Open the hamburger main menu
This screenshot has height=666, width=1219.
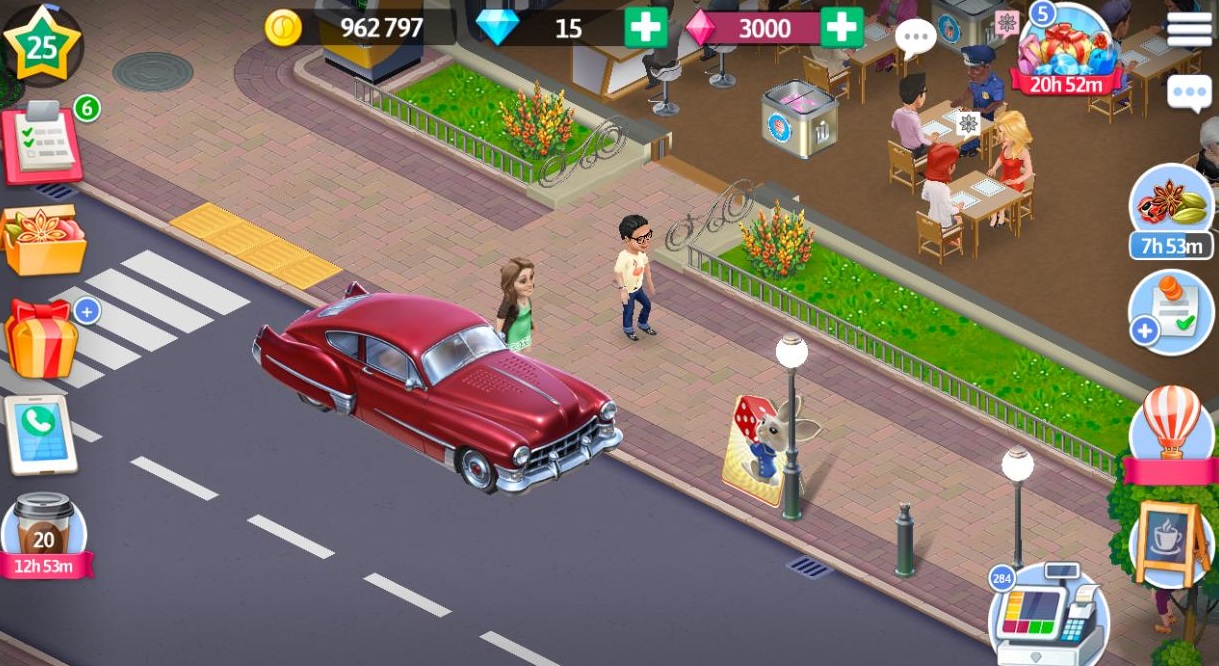tap(1189, 29)
